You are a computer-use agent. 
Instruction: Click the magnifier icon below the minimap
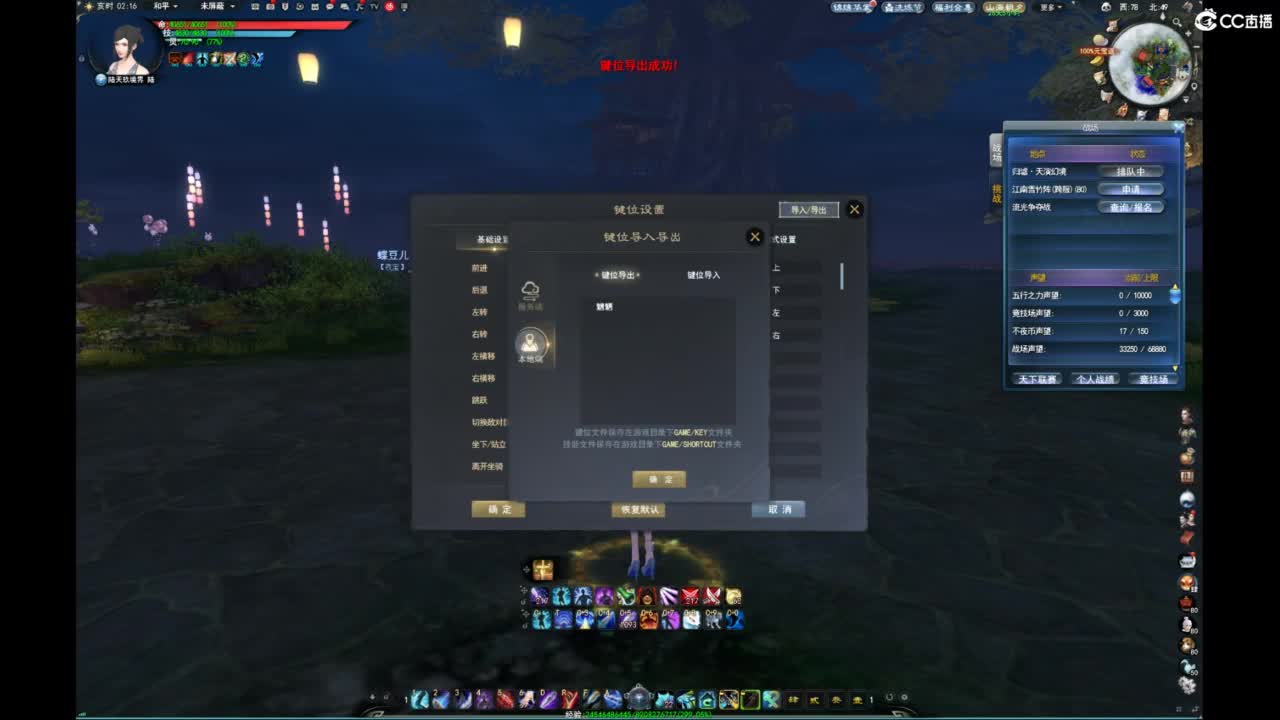coord(1177,23)
